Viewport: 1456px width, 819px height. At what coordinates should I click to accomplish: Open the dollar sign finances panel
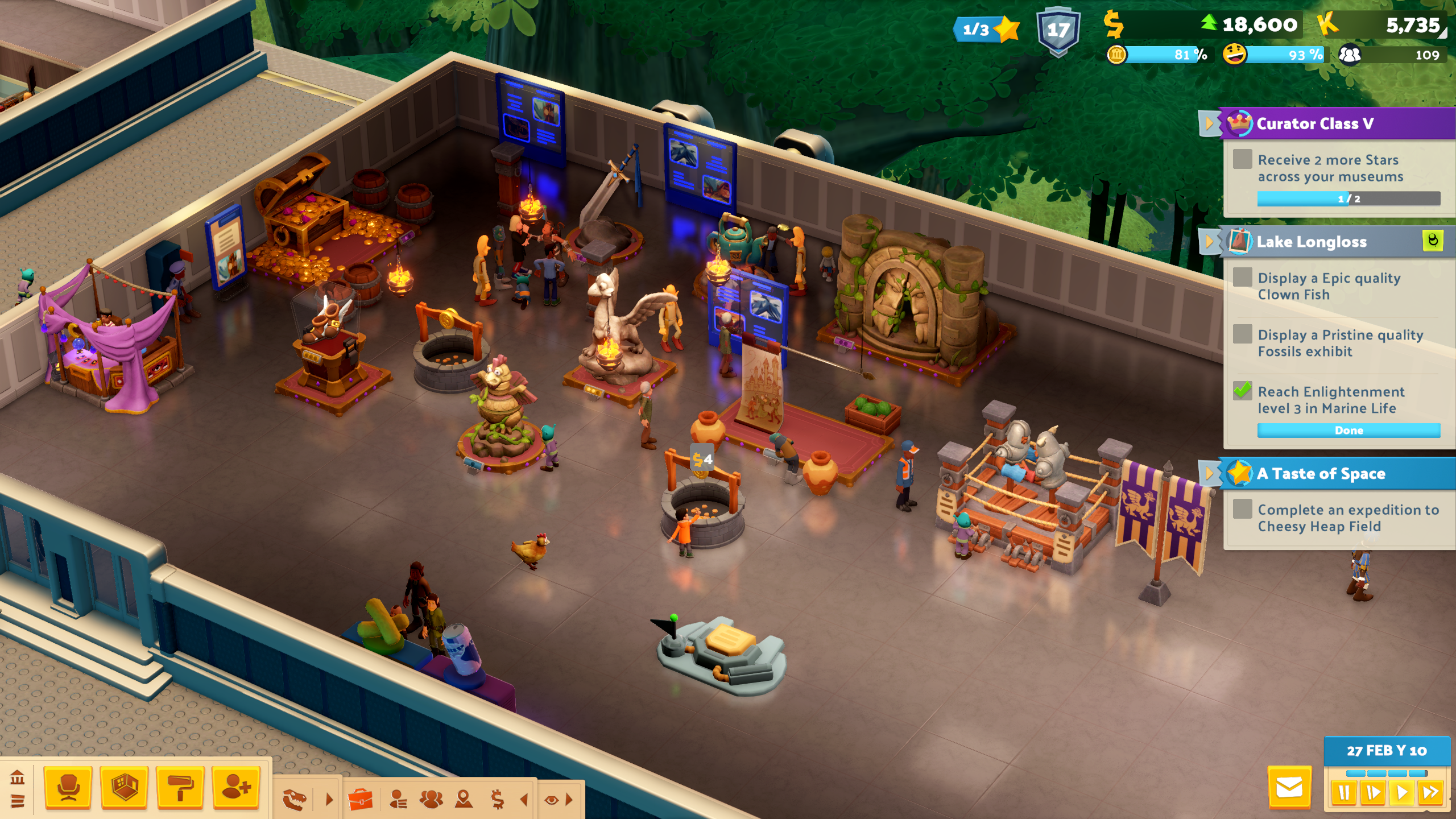pos(497,800)
